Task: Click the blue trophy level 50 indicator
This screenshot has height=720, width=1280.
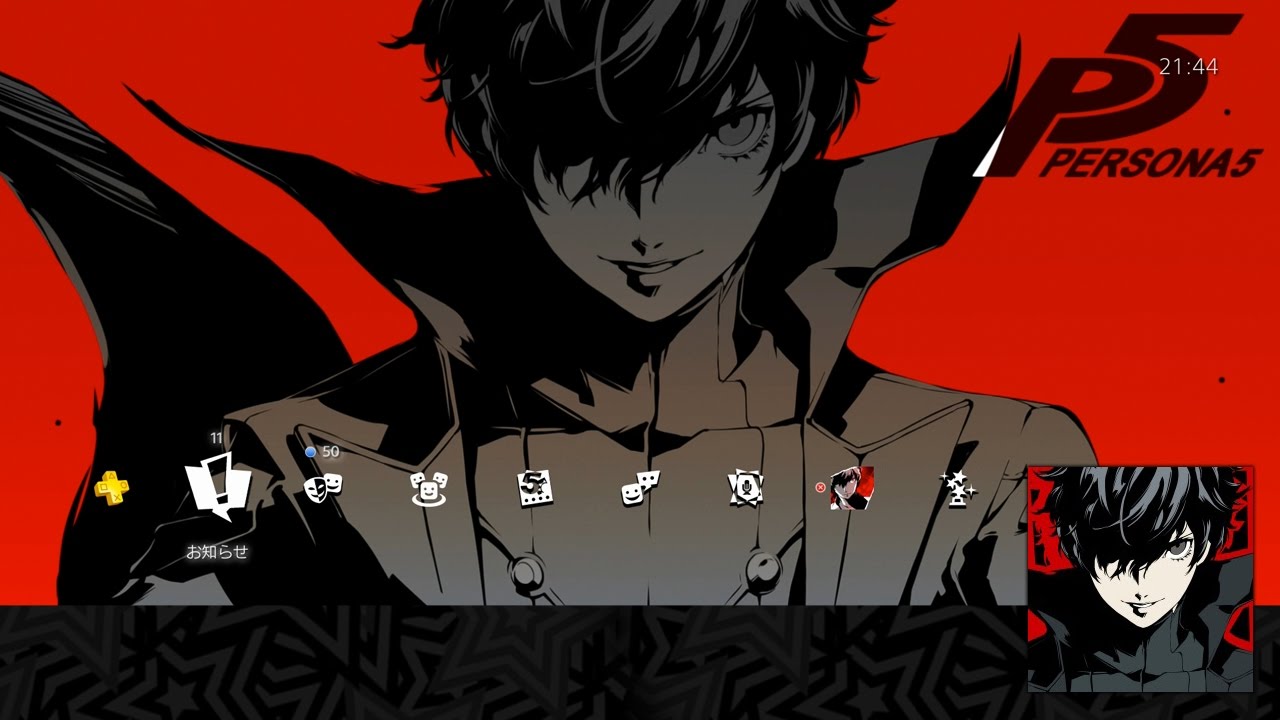Action: 322,451
